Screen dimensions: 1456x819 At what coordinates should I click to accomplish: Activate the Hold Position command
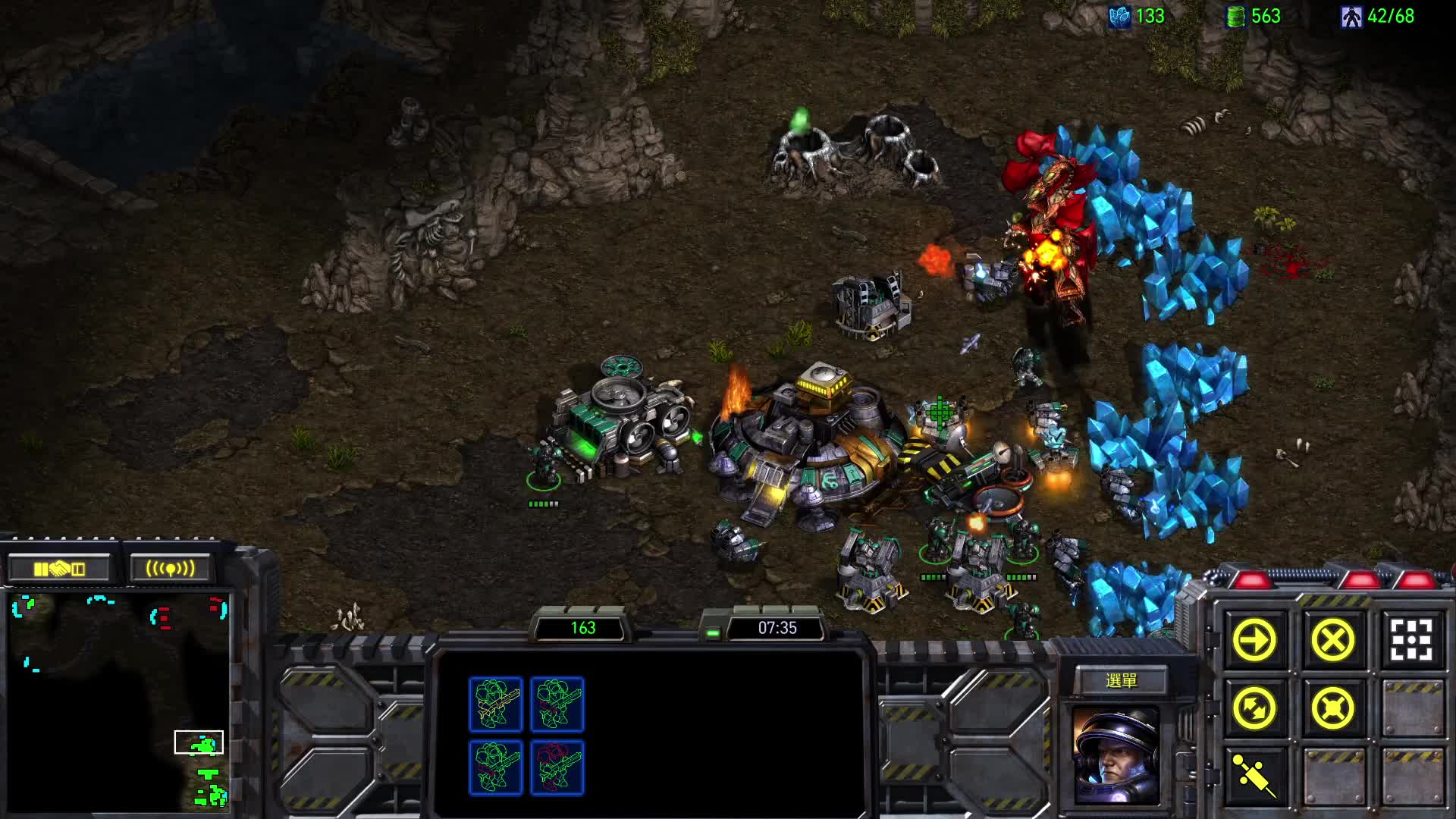click(1332, 709)
